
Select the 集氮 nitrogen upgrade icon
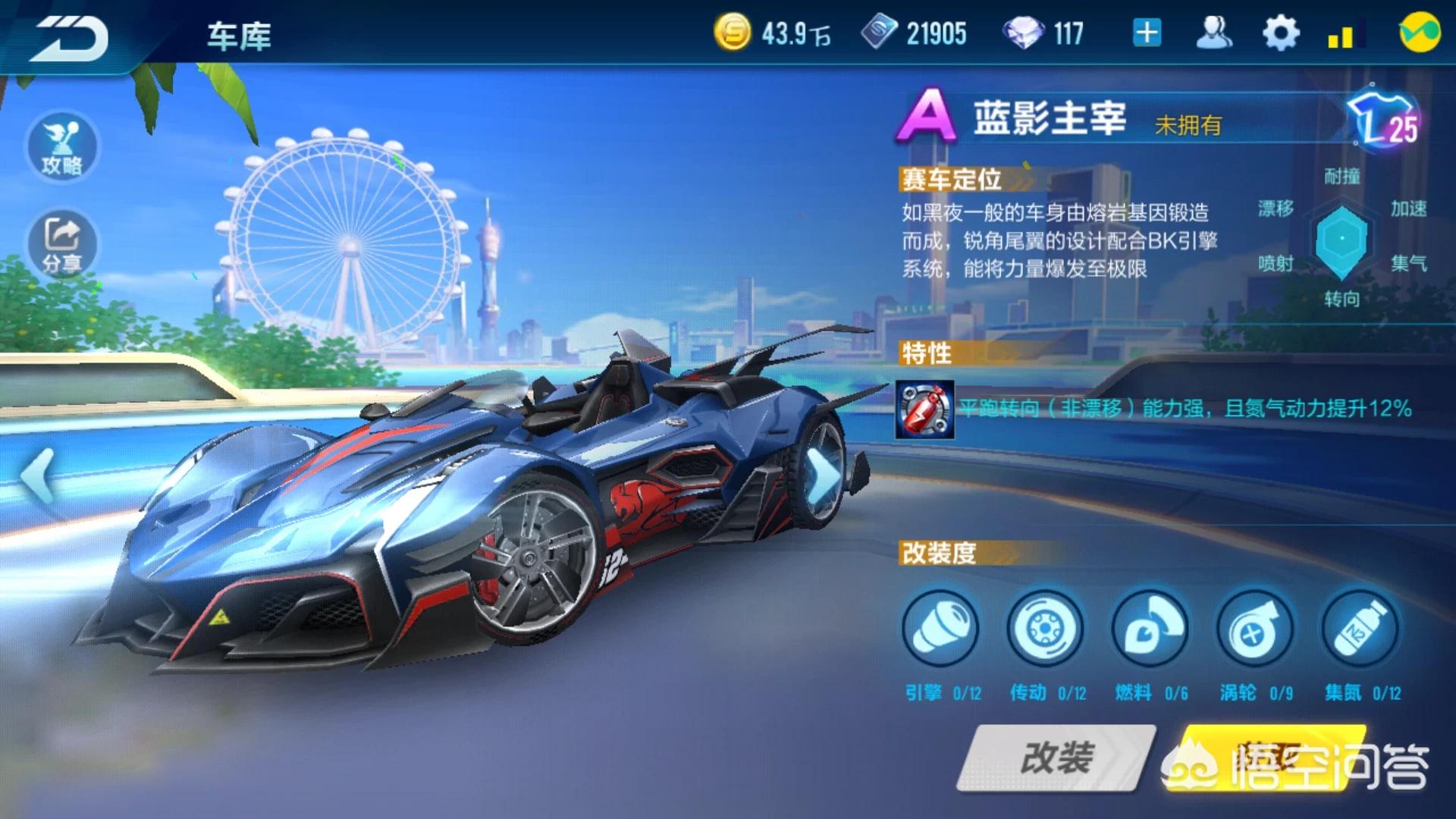(1360, 629)
